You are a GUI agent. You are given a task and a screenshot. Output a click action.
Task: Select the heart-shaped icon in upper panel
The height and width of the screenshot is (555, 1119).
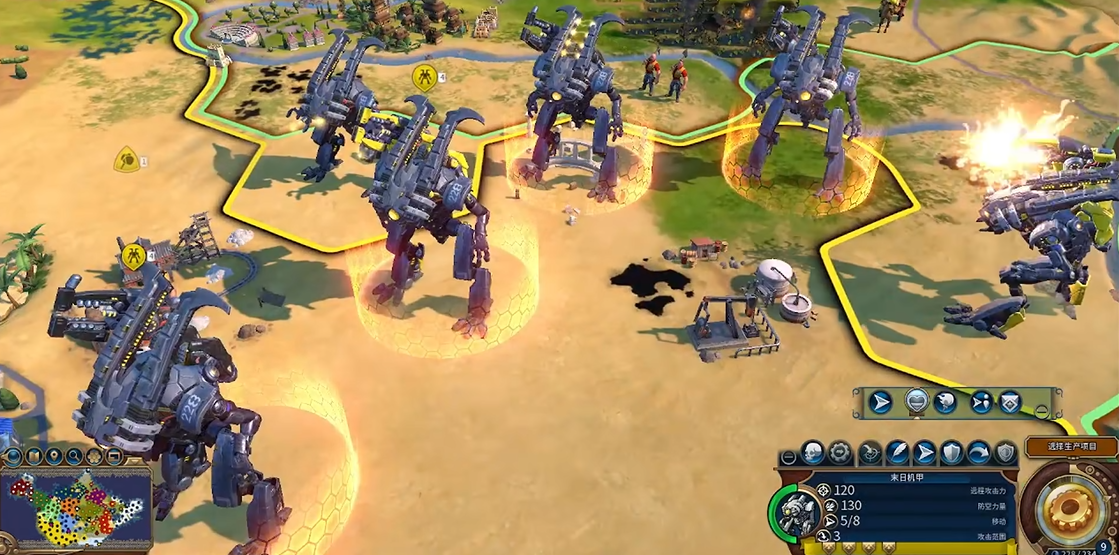pyautogui.click(x=917, y=401)
